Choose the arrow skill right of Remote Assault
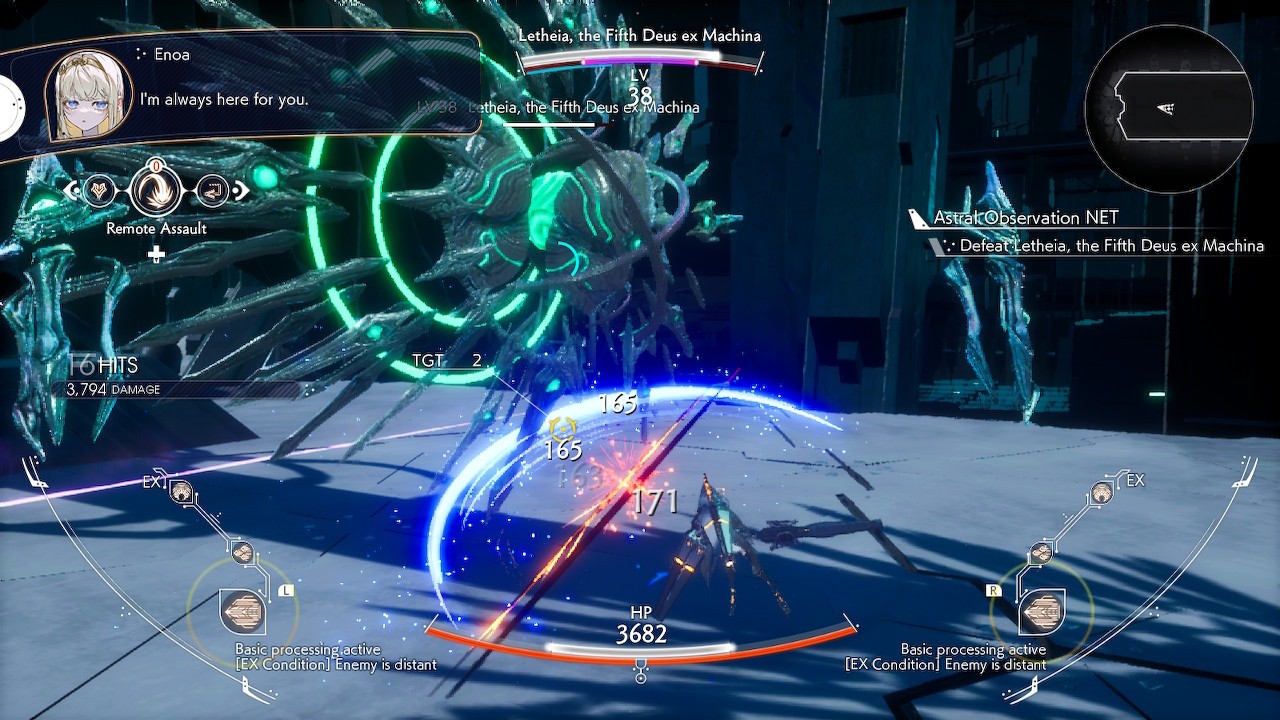 (x=212, y=189)
